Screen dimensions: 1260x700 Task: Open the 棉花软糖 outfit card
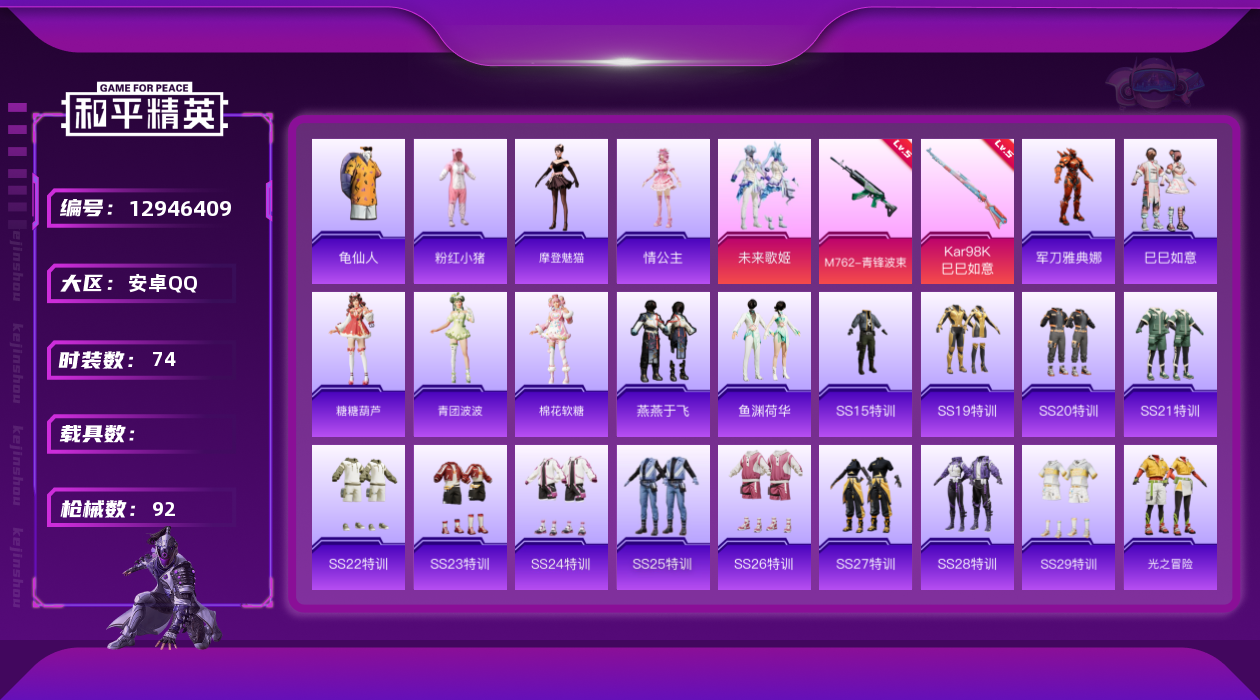(561, 364)
